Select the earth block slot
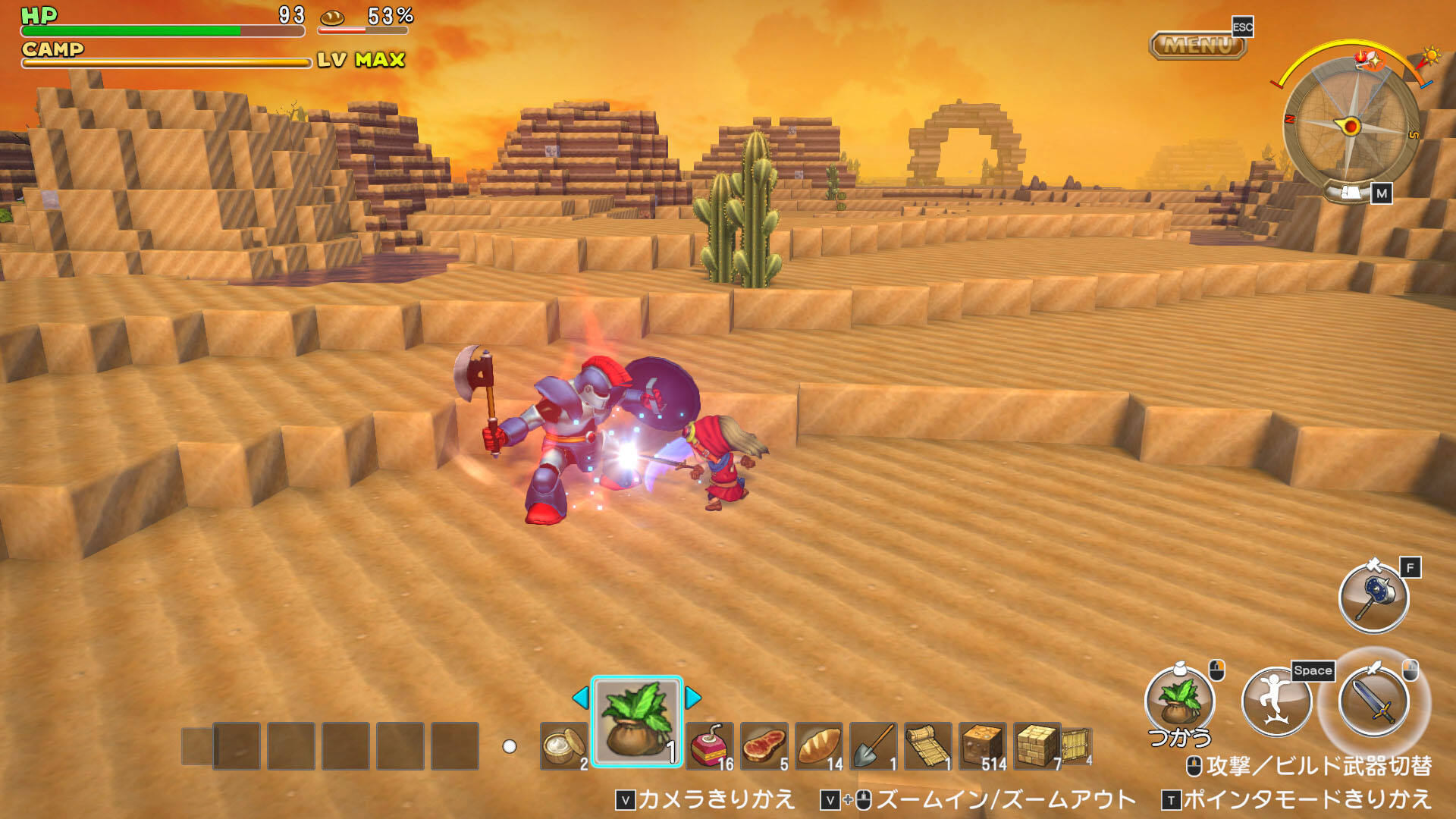This screenshot has height=819, width=1456. (x=983, y=746)
